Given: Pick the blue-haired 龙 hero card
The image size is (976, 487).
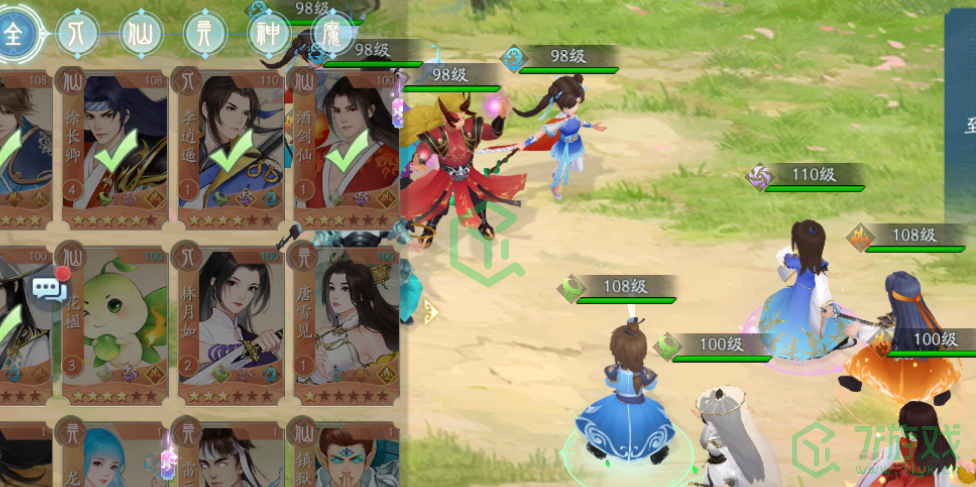Looking at the screenshot, I should tap(112, 455).
